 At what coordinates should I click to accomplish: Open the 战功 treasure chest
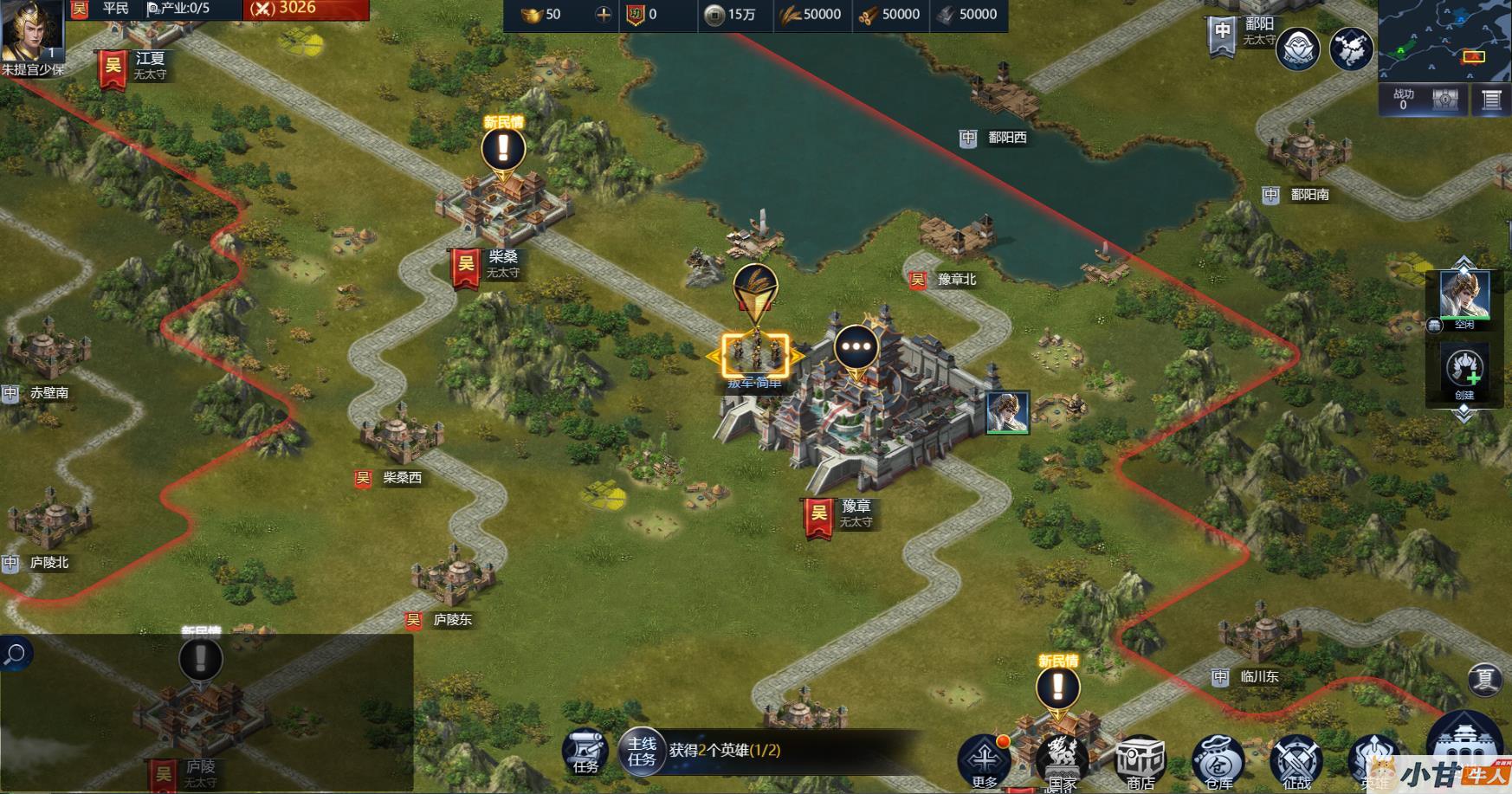coord(1445,100)
